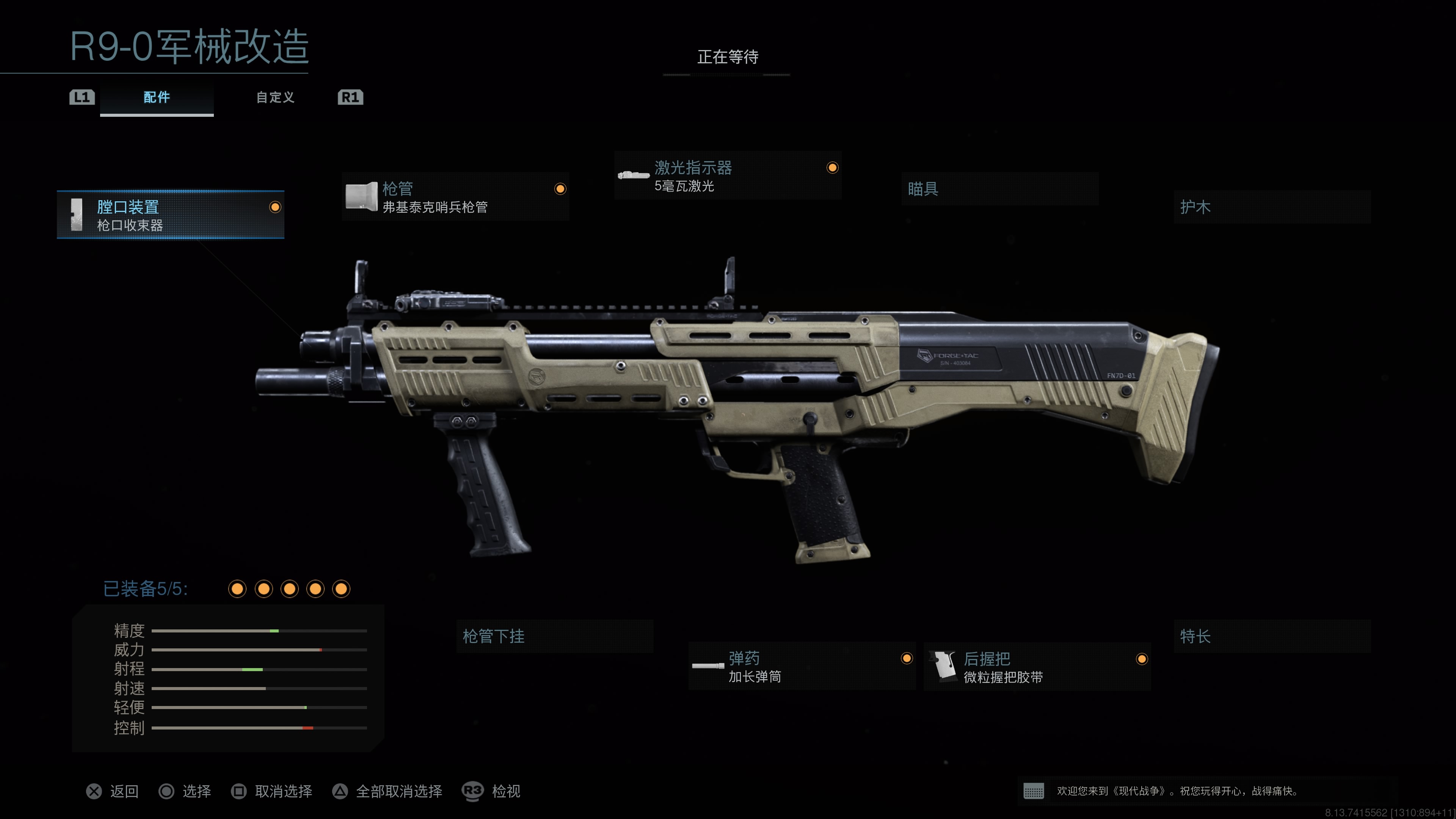The width and height of the screenshot is (1456, 819).
Task: Select the 弹药 加长弹筒 slot
Action: tap(802, 667)
